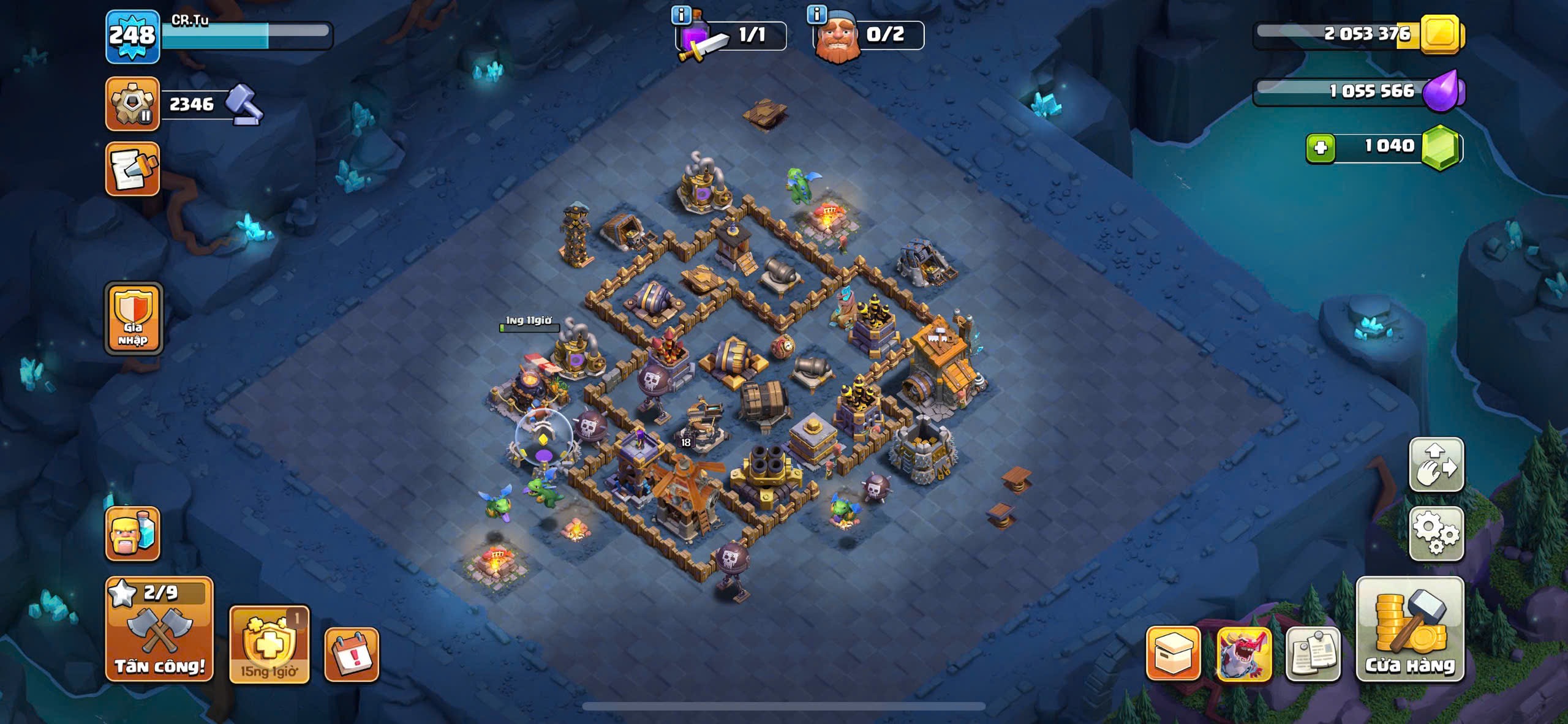Tap the gold coin resource icon
The image size is (1568, 724).
pyautogui.click(x=1441, y=34)
